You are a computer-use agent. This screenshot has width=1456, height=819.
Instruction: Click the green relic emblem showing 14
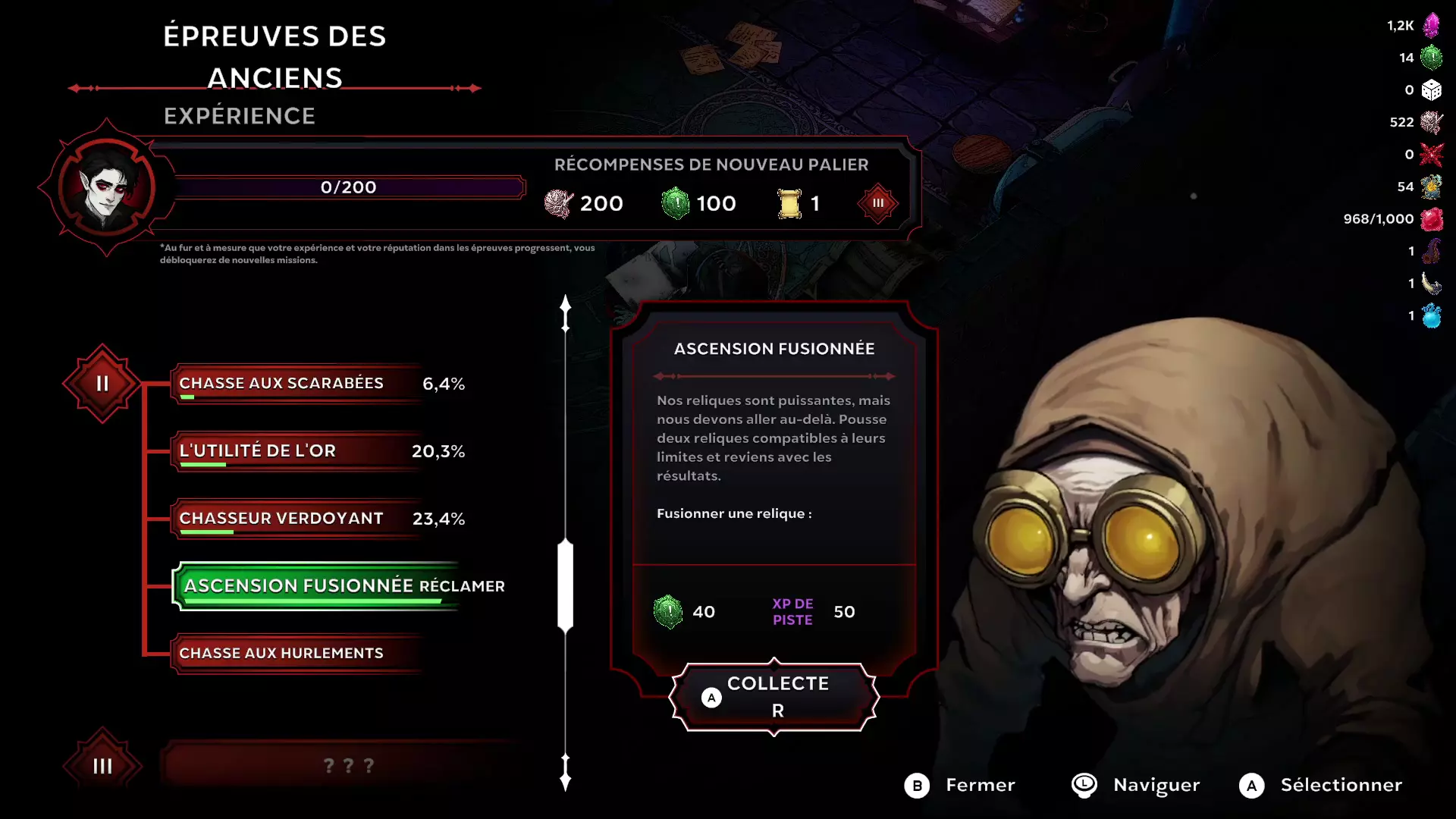pyautogui.click(x=1430, y=56)
